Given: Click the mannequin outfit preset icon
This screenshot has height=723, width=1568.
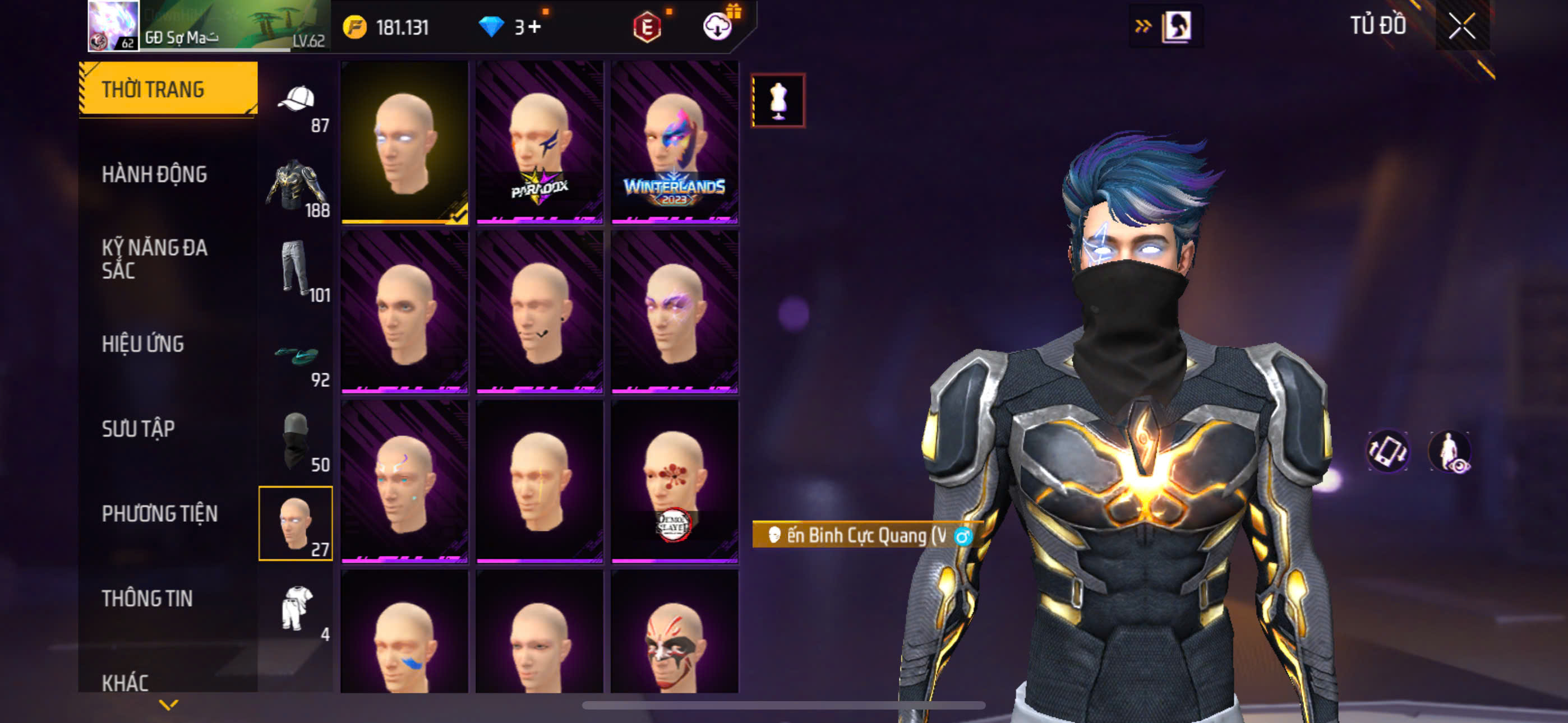Looking at the screenshot, I should (x=778, y=100).
